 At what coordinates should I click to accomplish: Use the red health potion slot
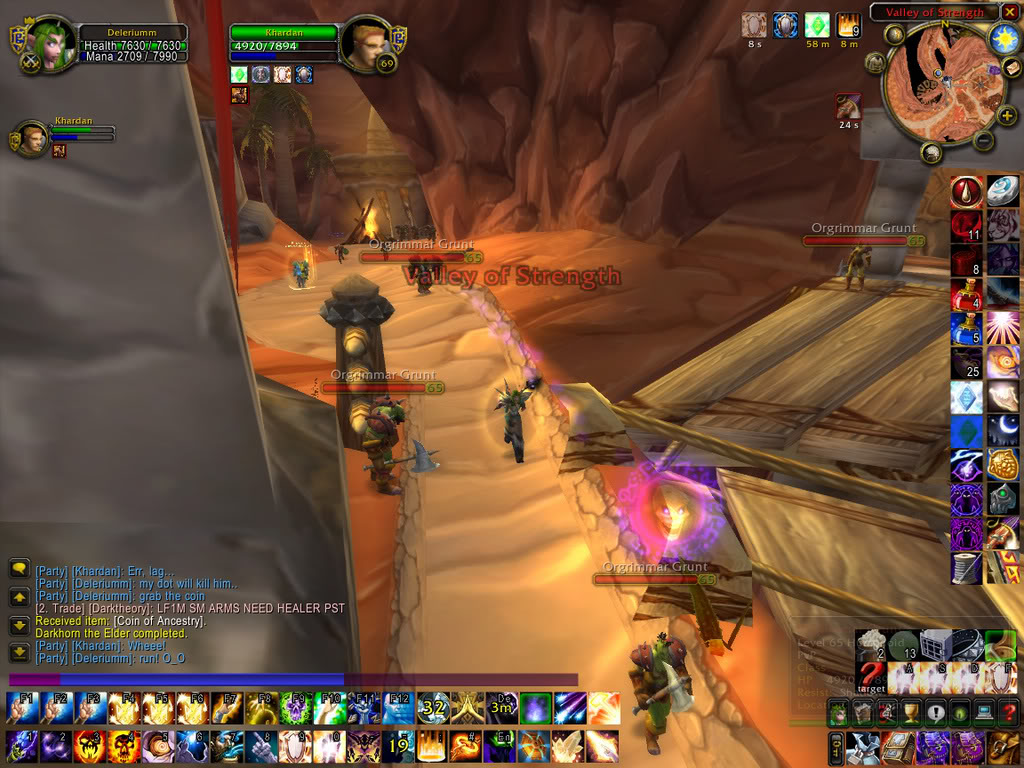(x=965, y=295)
